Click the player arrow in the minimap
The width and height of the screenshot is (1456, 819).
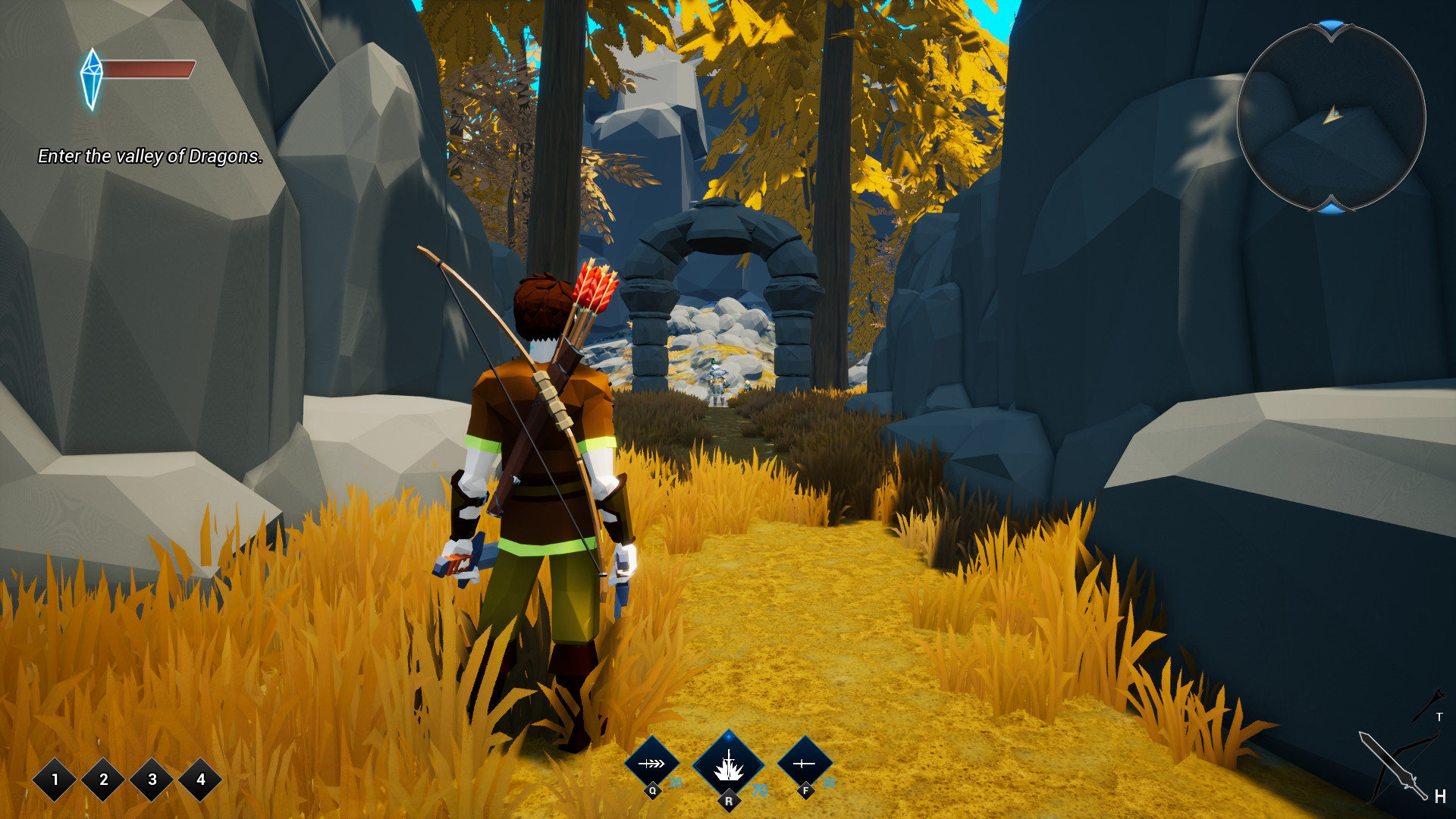(1333, 114)
